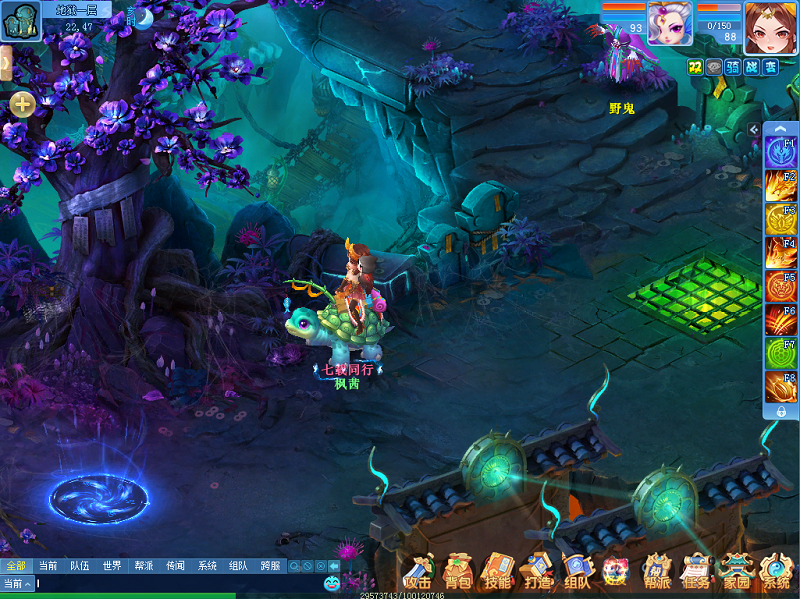This screenshot has height=599, width=800.
Task: Open the 地狱一层 map icon
Action: tap(18, 20)
